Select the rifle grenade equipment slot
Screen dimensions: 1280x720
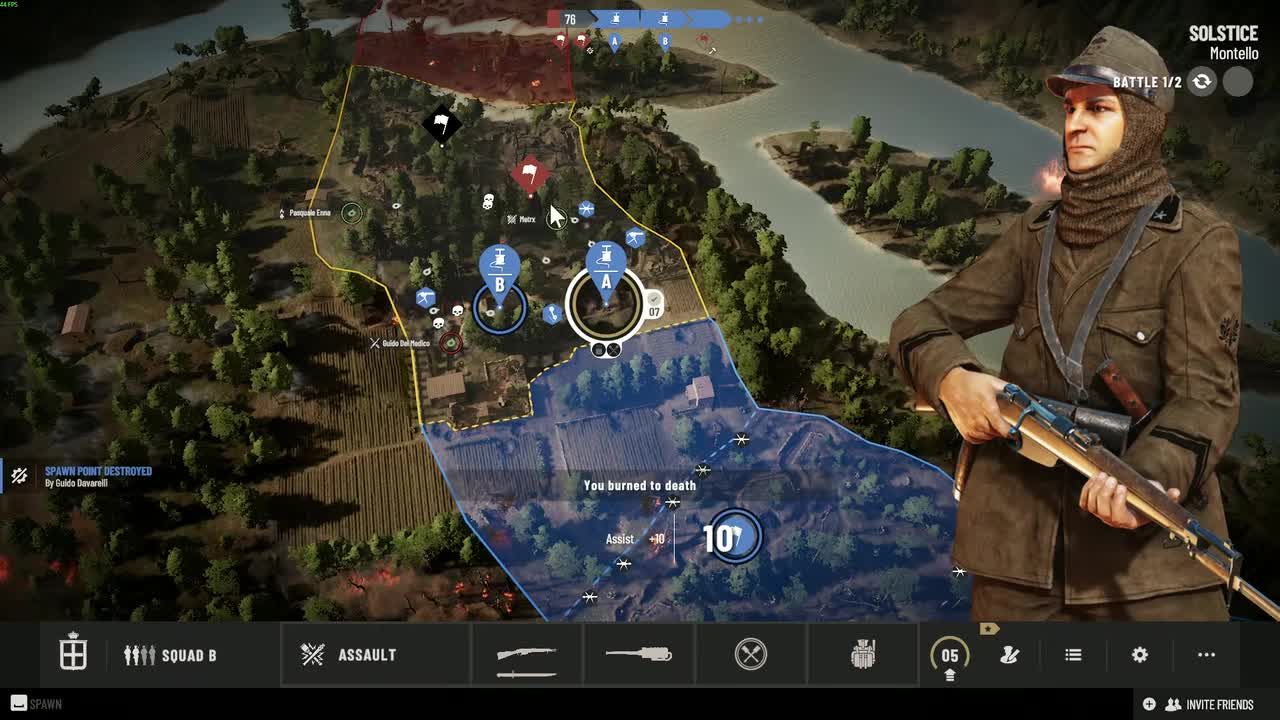coord(639,654)
